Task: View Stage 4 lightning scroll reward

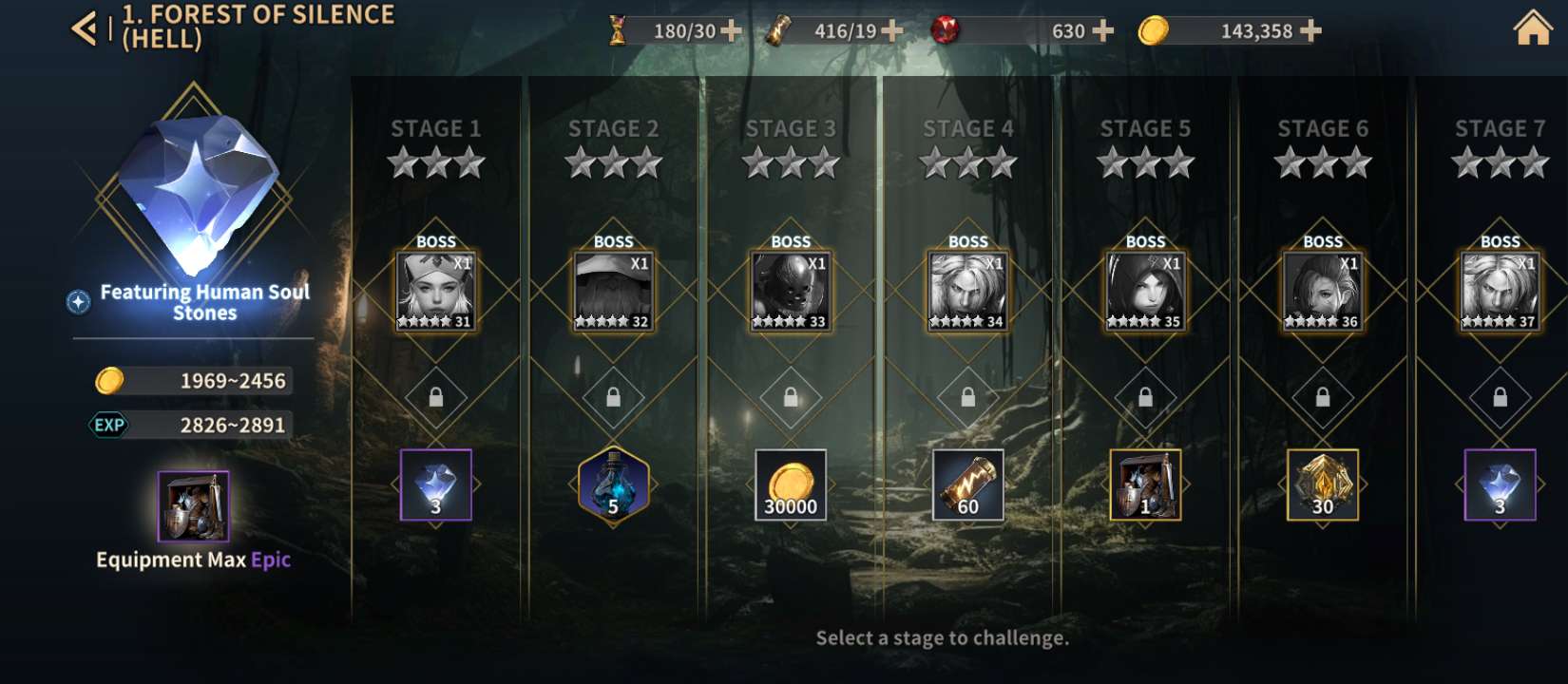Action: point(967,484)
